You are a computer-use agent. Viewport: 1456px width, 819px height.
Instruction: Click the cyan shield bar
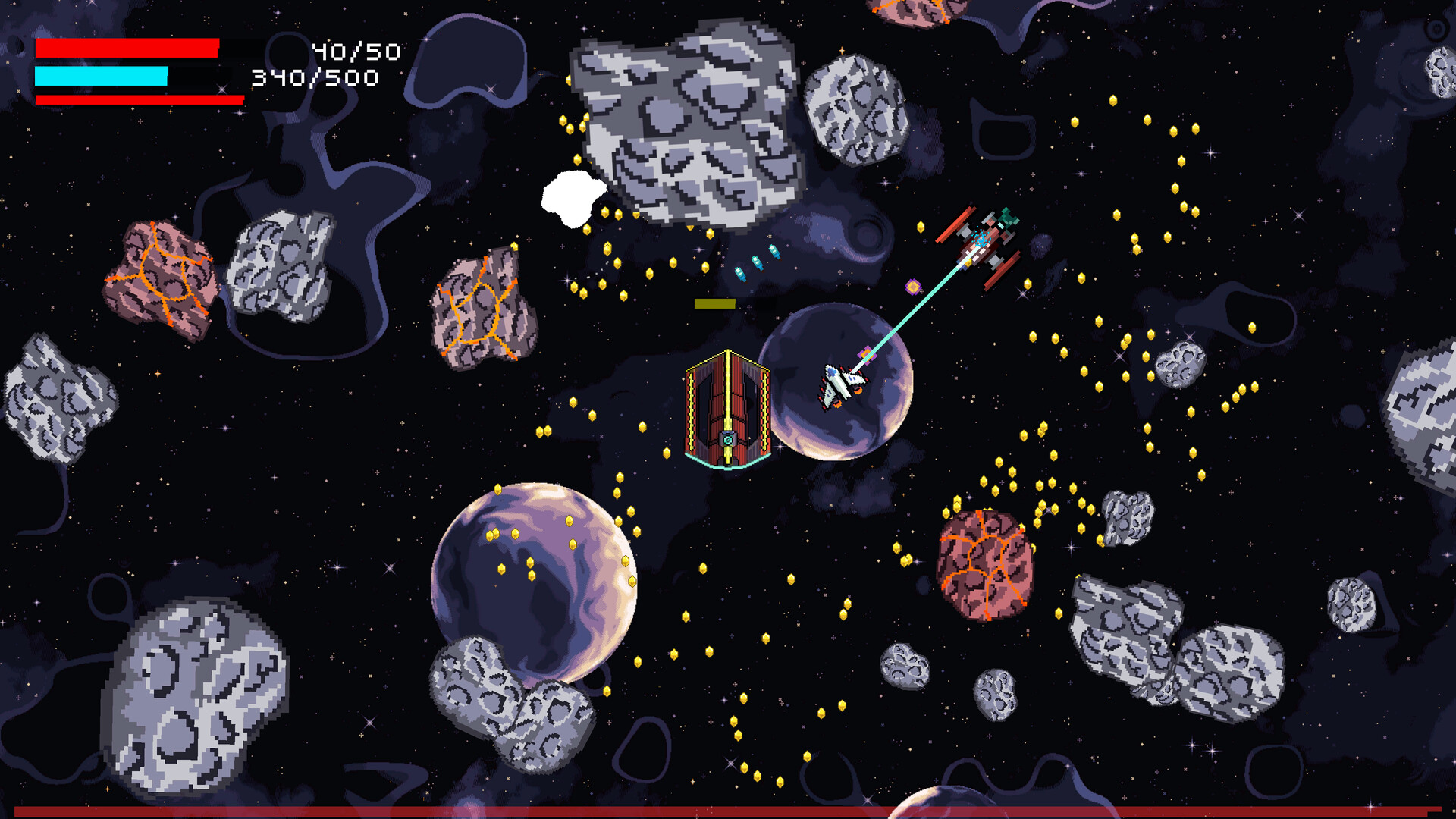click(102, 76)
